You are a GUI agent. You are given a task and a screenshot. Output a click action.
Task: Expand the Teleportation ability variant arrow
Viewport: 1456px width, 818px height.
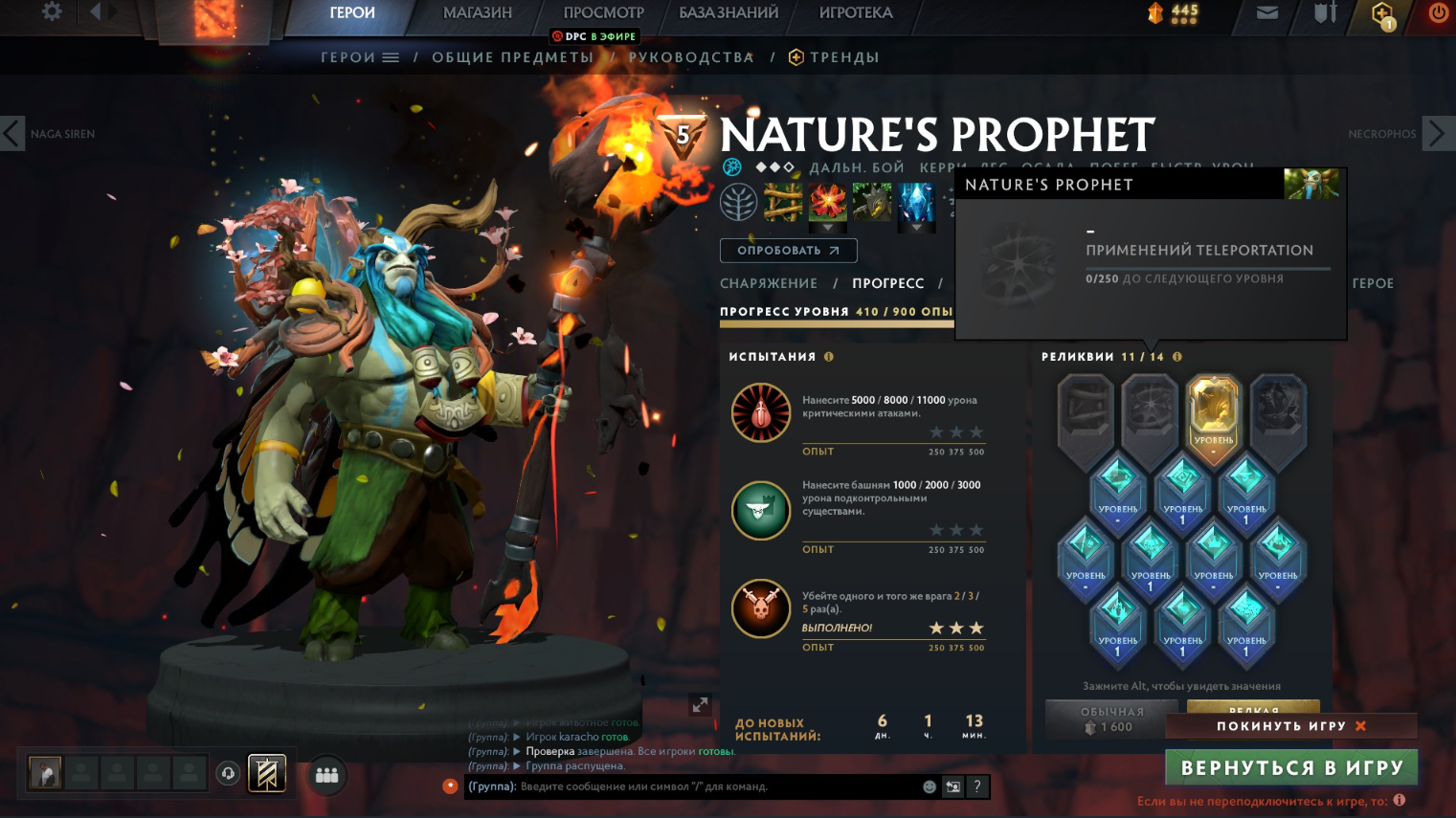click(827, 229)
